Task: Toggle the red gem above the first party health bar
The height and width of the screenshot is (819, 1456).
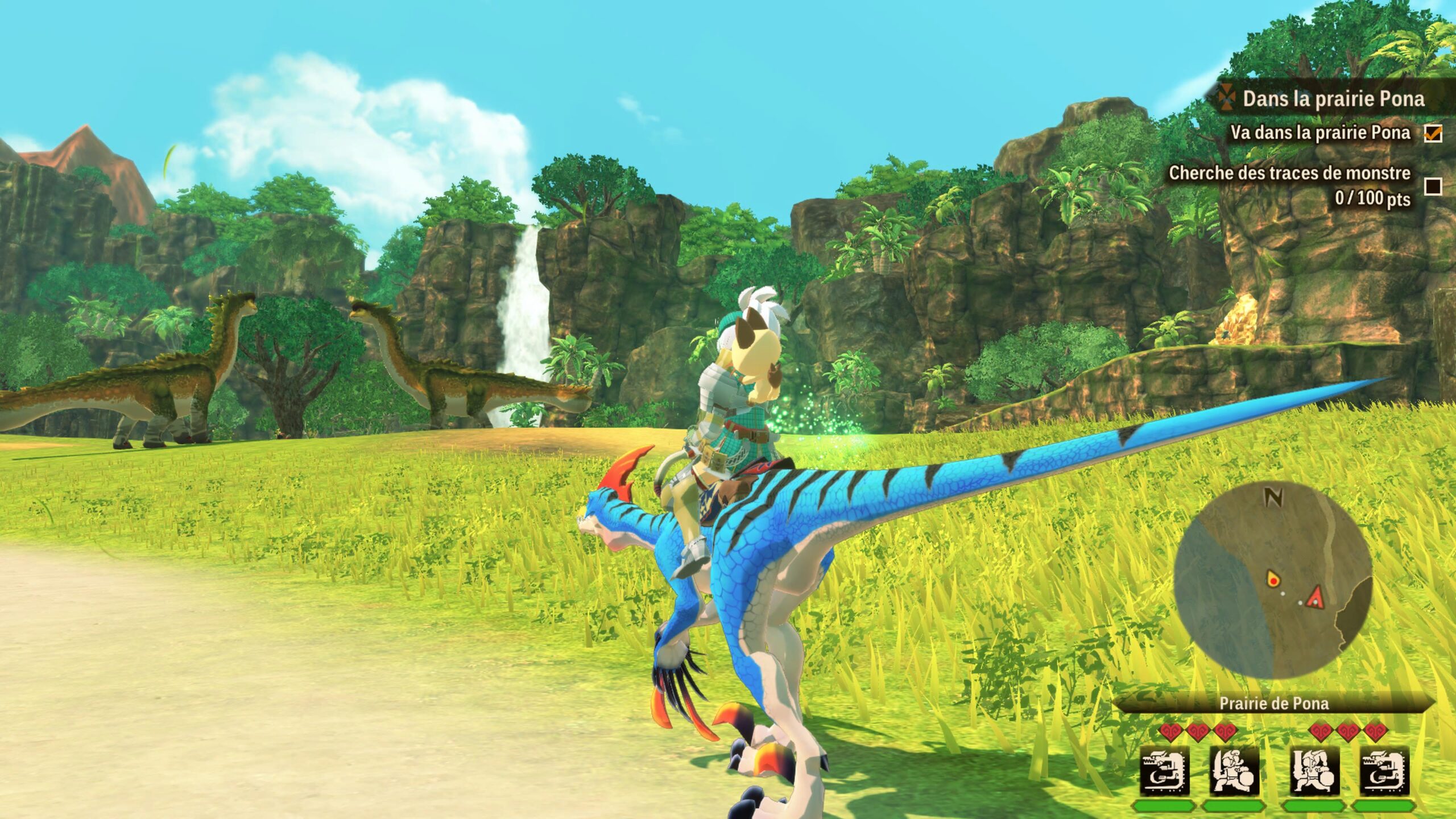Action: (x=1171, y=732)
